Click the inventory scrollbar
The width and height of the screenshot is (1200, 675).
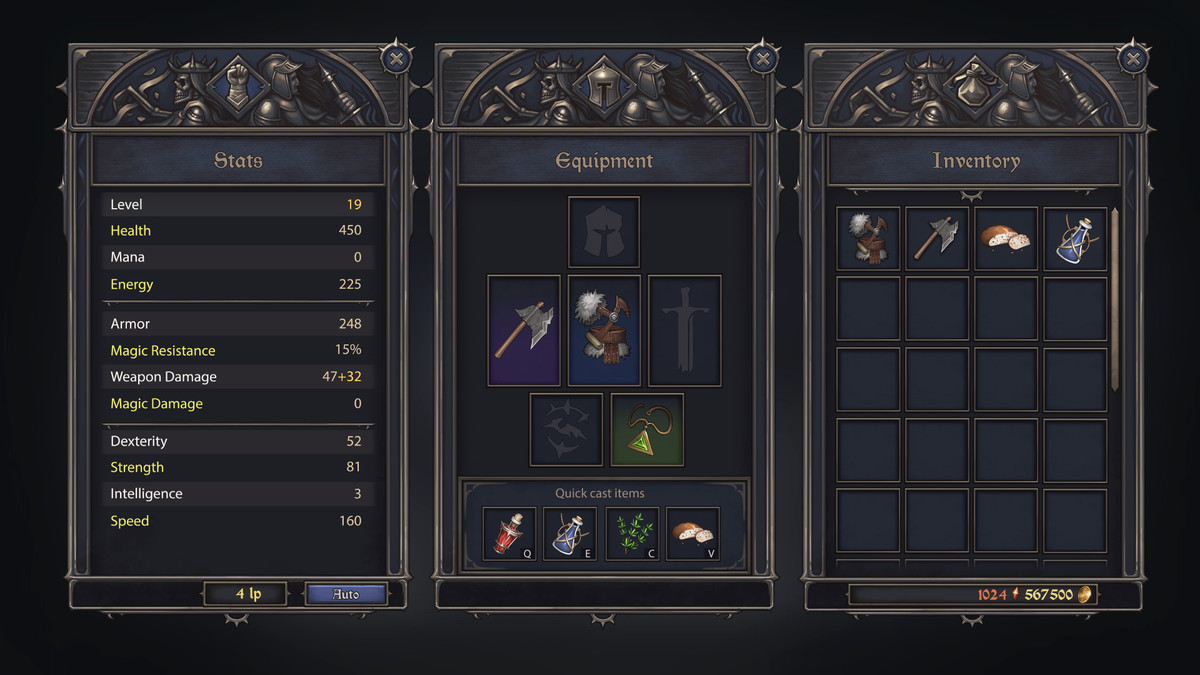coord(1114,299)
